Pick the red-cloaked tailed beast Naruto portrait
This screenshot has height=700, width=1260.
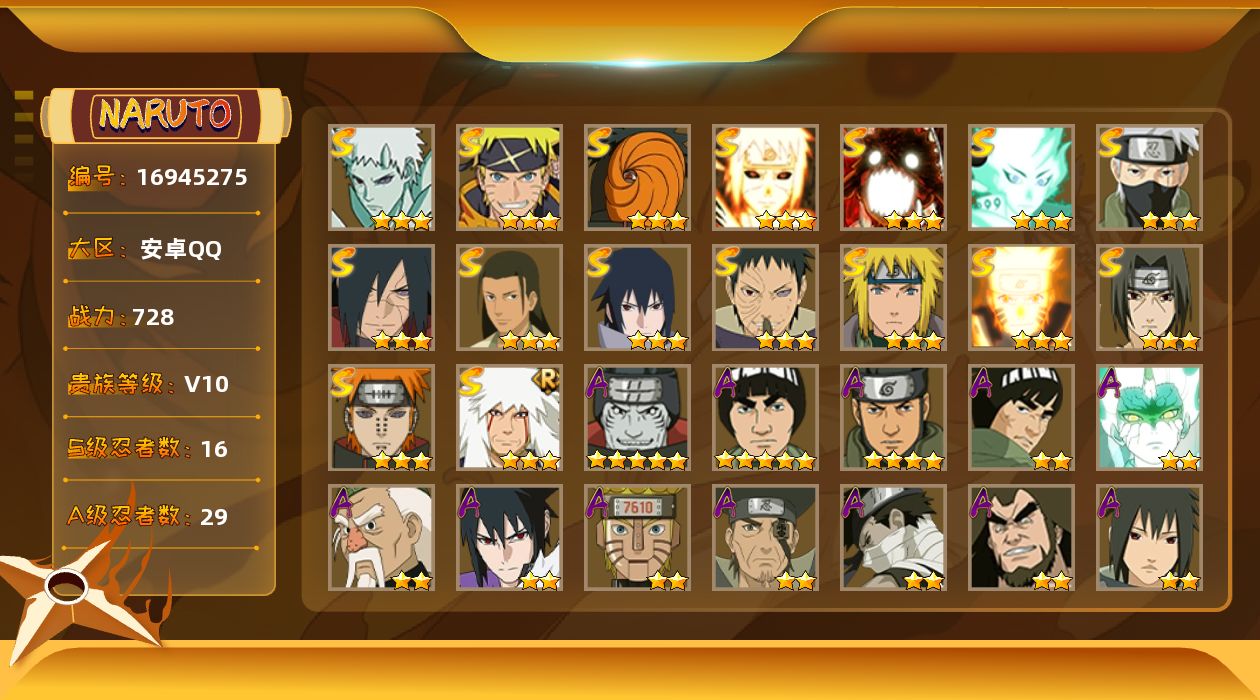click(x=893, y=177)
